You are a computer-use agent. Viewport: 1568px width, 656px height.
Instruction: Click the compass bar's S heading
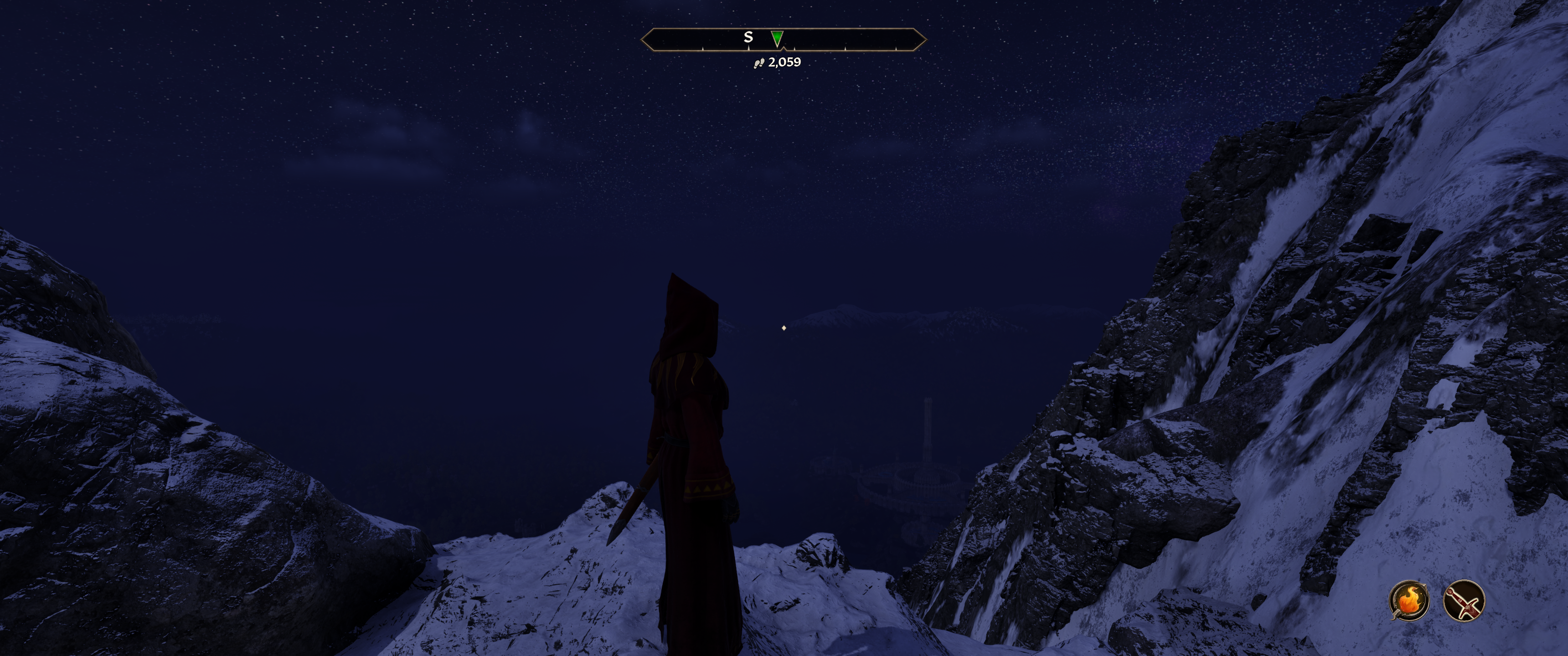tap(748, 37)
